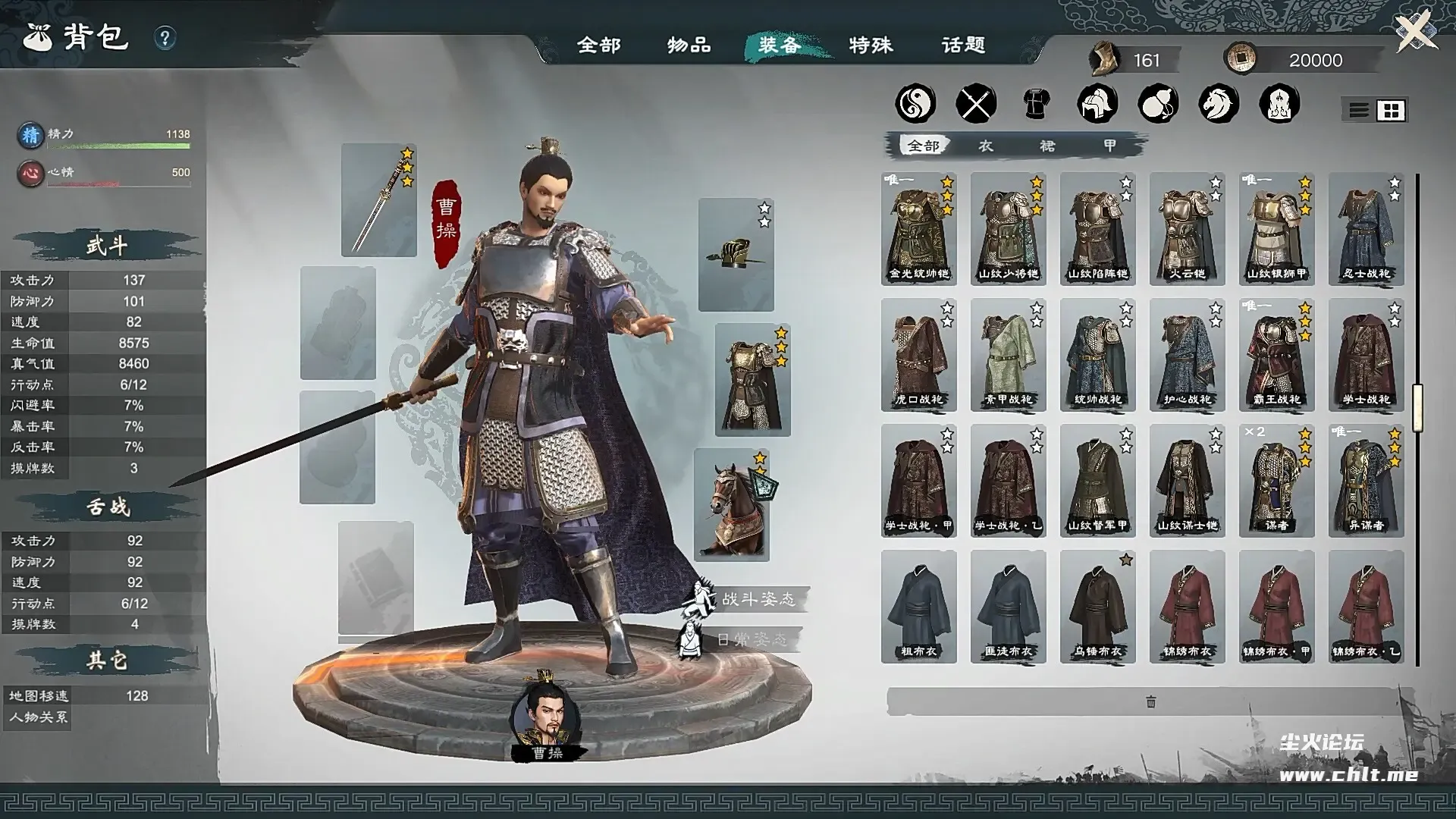Screen dimensions: 1456x819
Task: Switch to 战斗姿态 combat pose
Action: click(757, 599)
